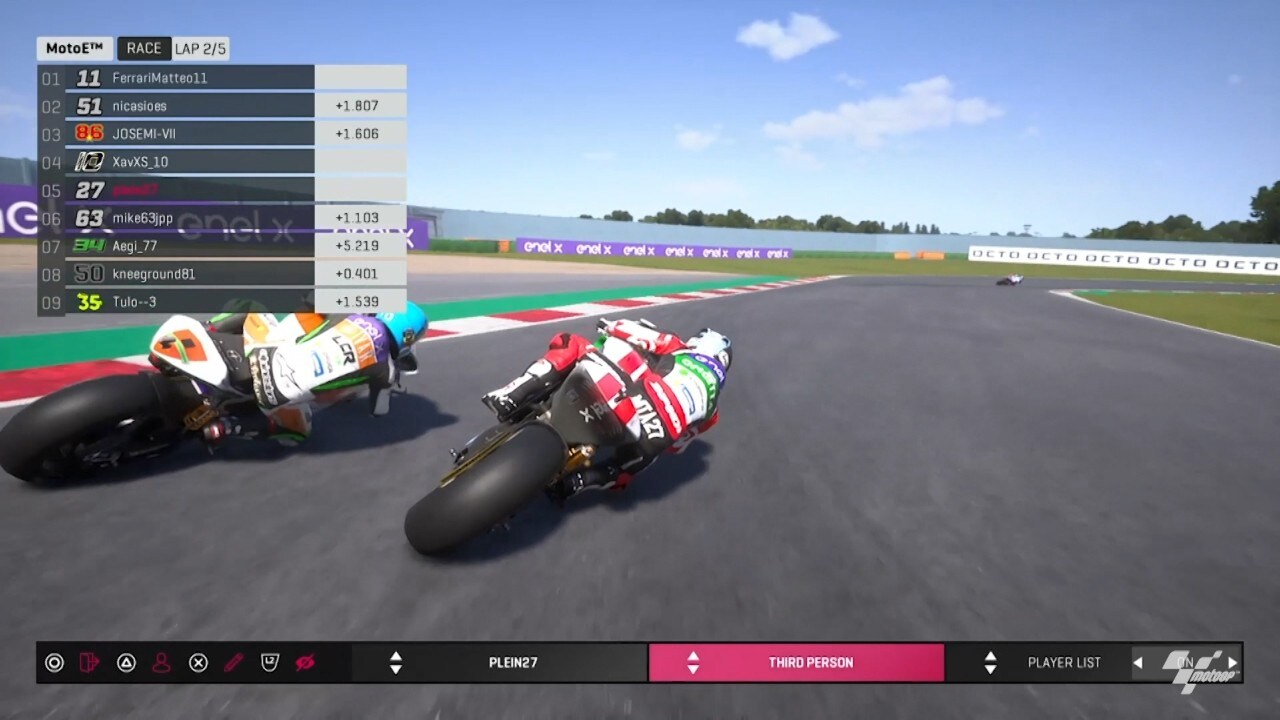1280x720 pixels.
Task: Click the red pencil edit icon
Action: (233, 662)
